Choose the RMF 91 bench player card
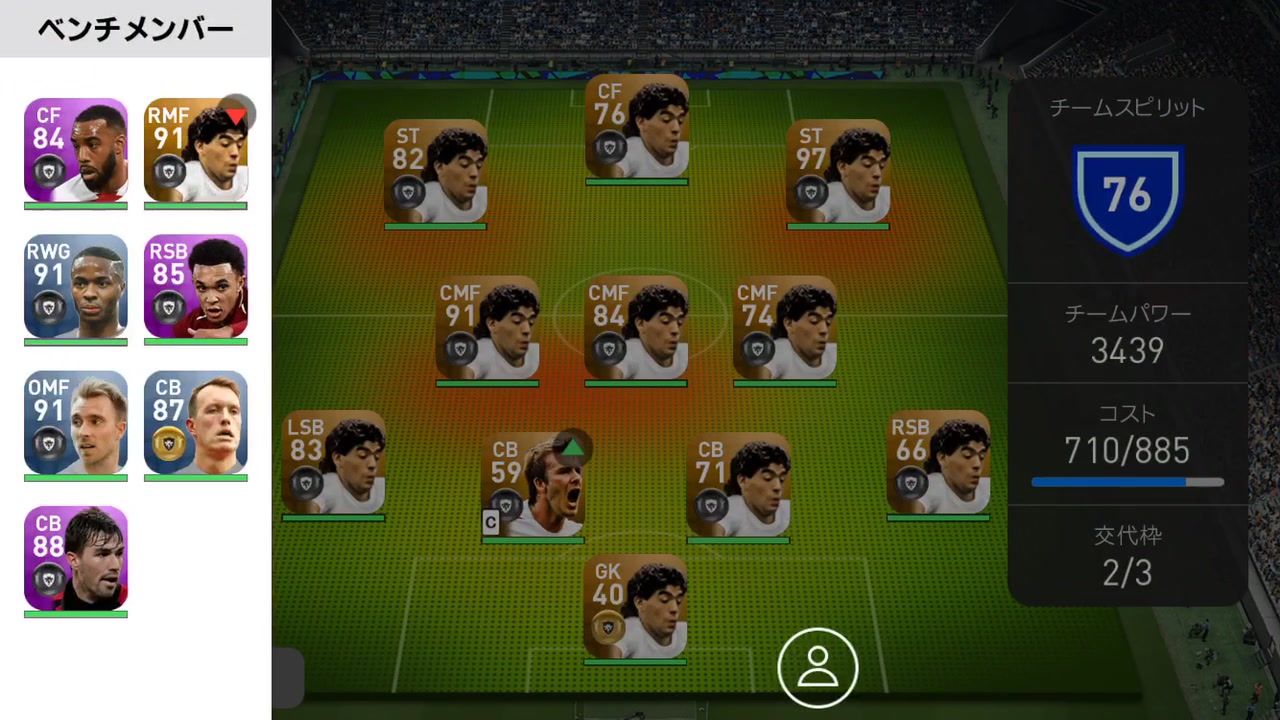The image size is (1280, 720). (196, 150)
